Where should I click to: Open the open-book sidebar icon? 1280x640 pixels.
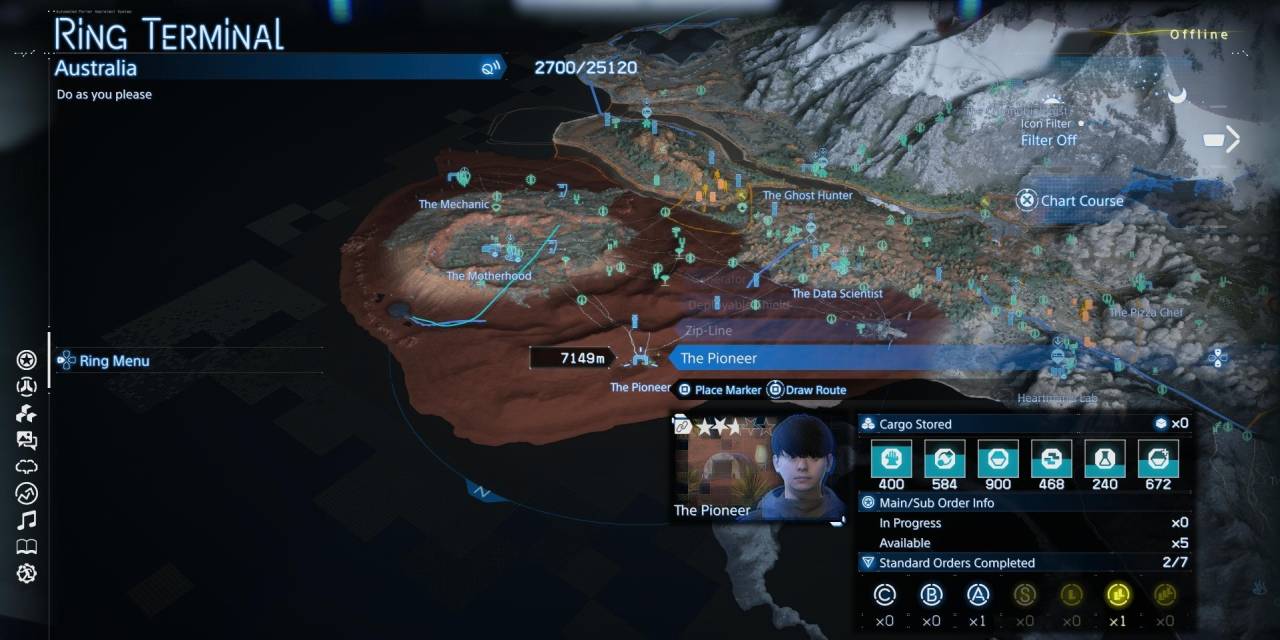click(27, 547)
